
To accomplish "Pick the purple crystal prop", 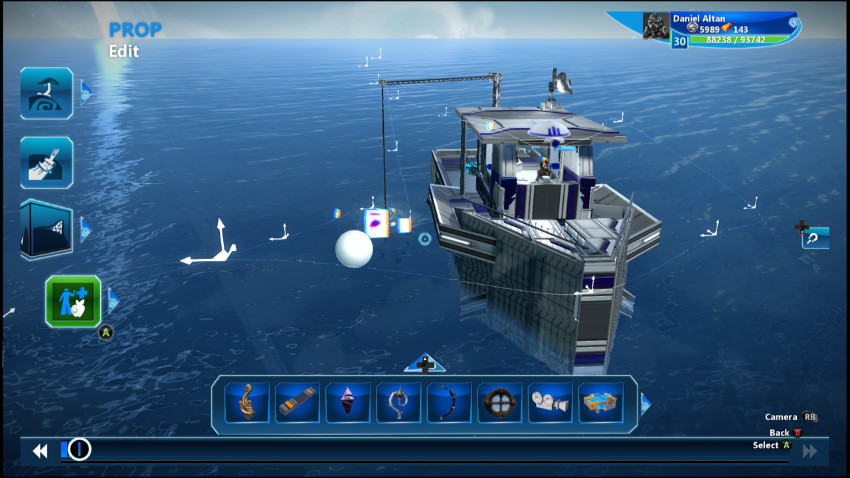I will coord(348,402).
